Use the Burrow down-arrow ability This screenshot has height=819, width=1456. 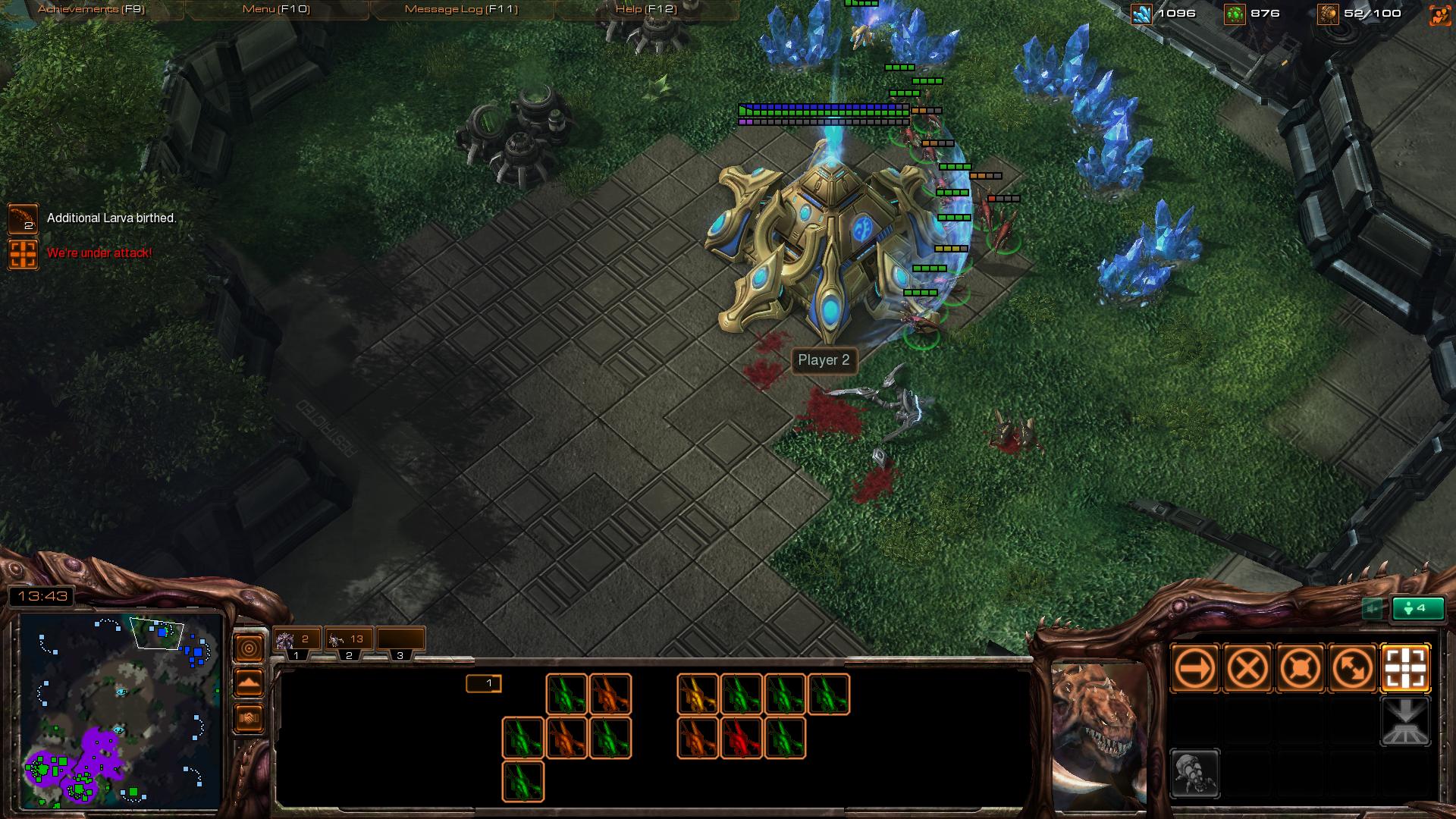tap(1406, 722)
